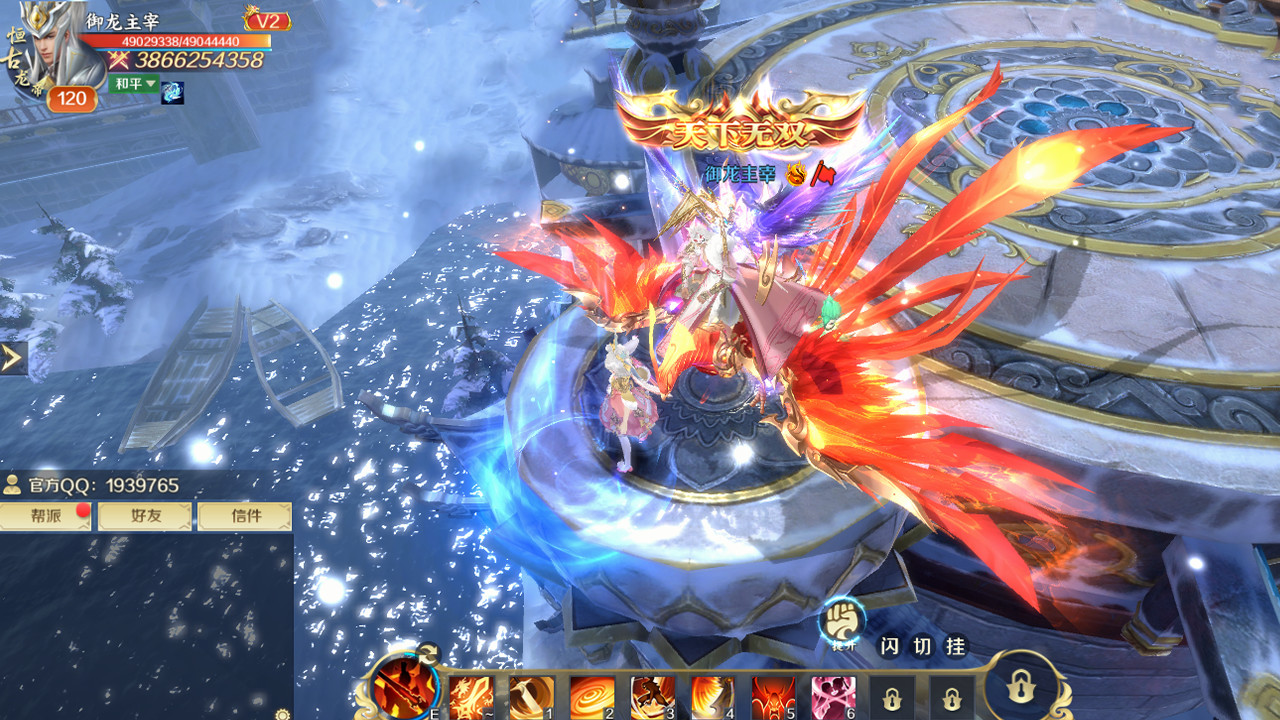Switch to the 好友 friends tab
The image size is (1280, 720).
[144, 517]
